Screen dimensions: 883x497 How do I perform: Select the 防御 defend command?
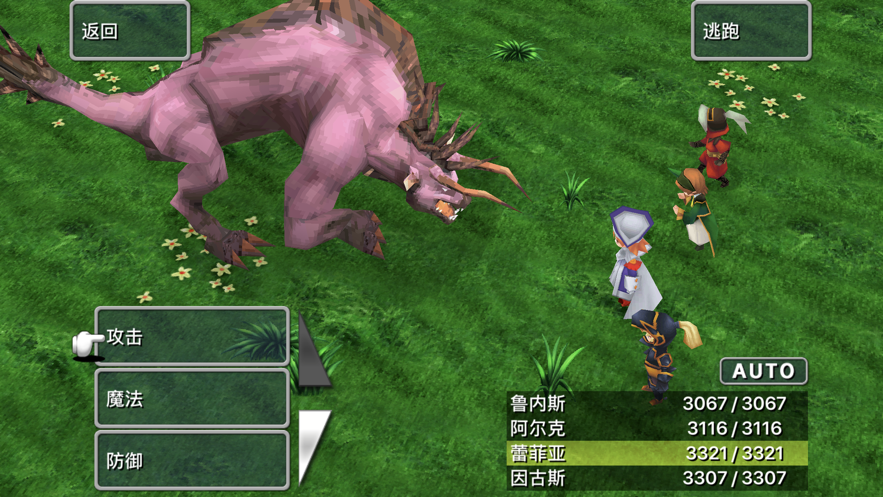[192, 461]
